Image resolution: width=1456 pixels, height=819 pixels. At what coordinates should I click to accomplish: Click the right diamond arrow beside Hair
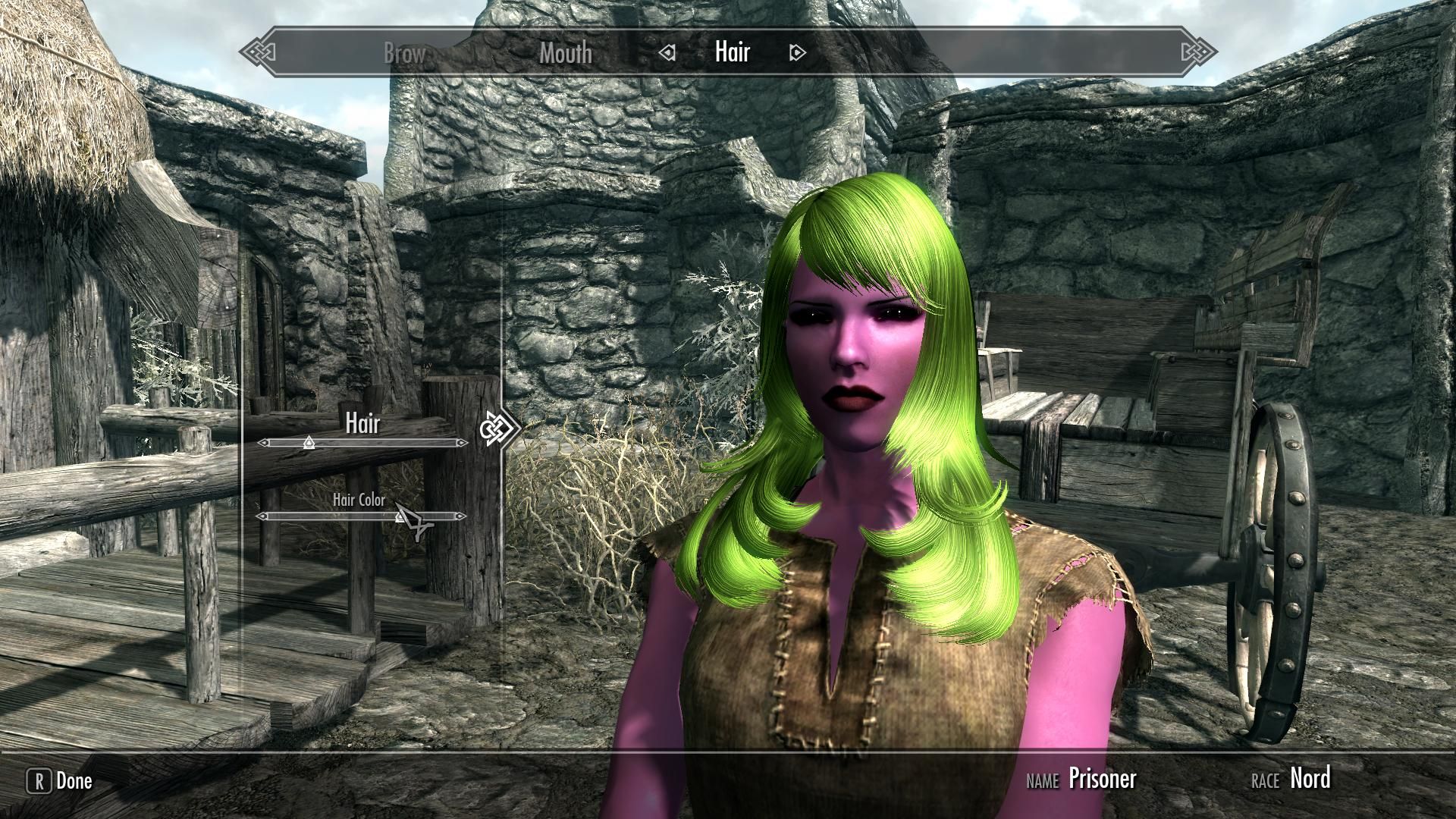[x=796, y=53]
